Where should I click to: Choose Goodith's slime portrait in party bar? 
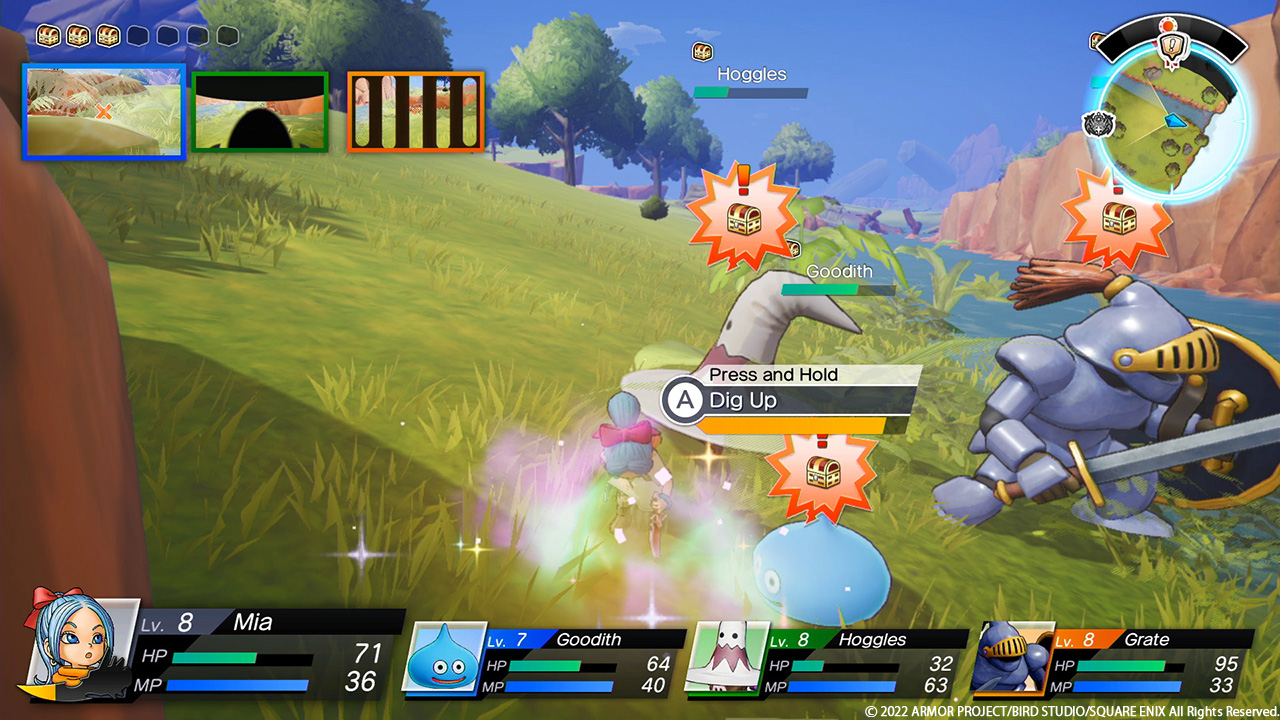click(443, 656)
